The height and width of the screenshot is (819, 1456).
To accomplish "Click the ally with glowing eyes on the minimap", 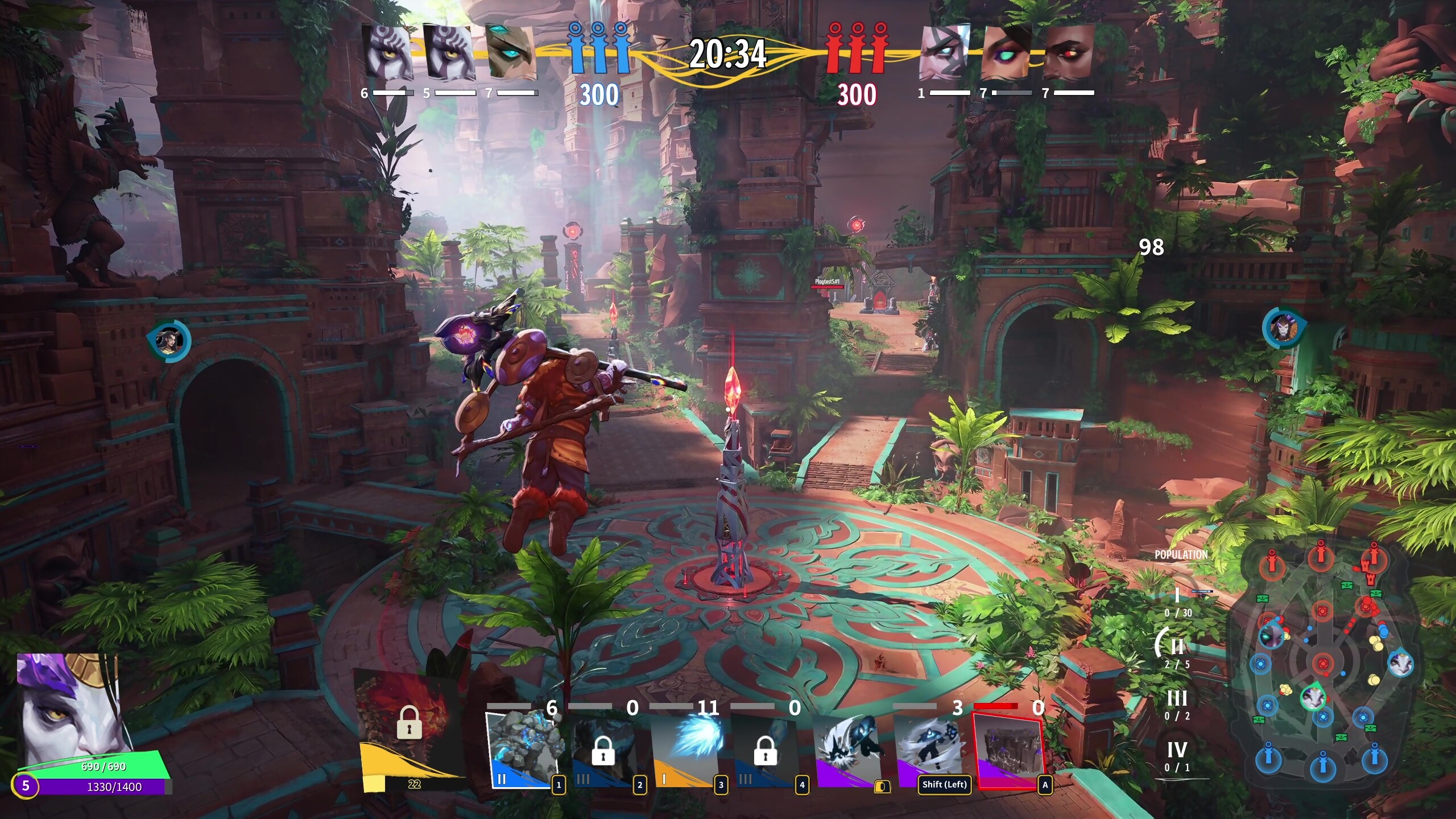I will pos(1272,635).
